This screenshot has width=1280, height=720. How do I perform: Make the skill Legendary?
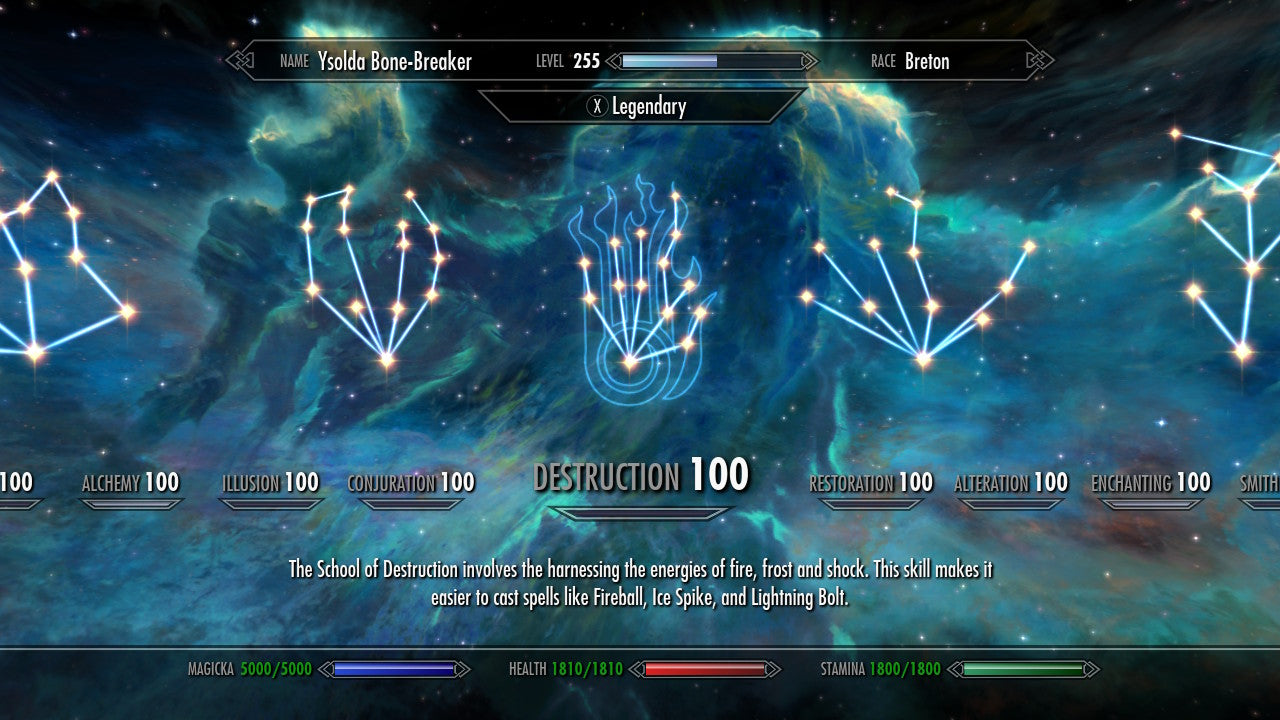637,106
